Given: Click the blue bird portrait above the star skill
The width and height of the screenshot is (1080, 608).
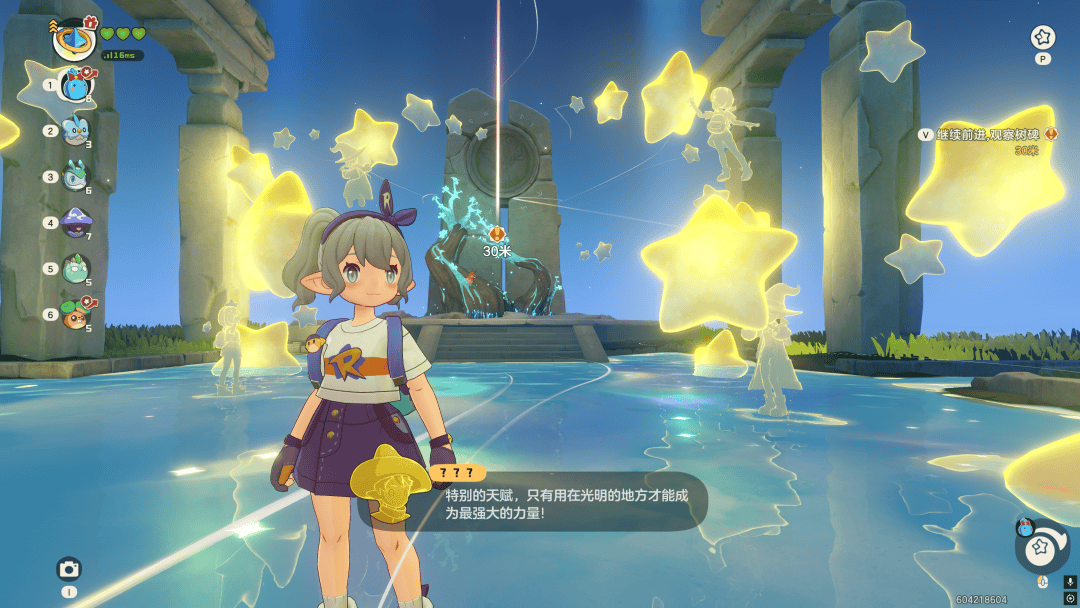Looking at the screenshot, I should (x=1024, y=528).
